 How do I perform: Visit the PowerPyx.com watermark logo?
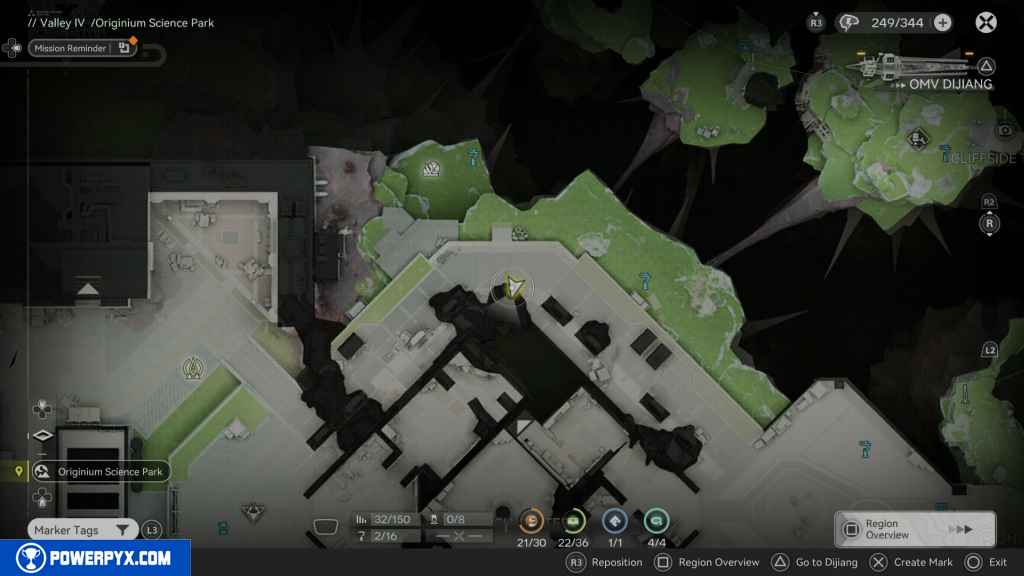(95, 558)
